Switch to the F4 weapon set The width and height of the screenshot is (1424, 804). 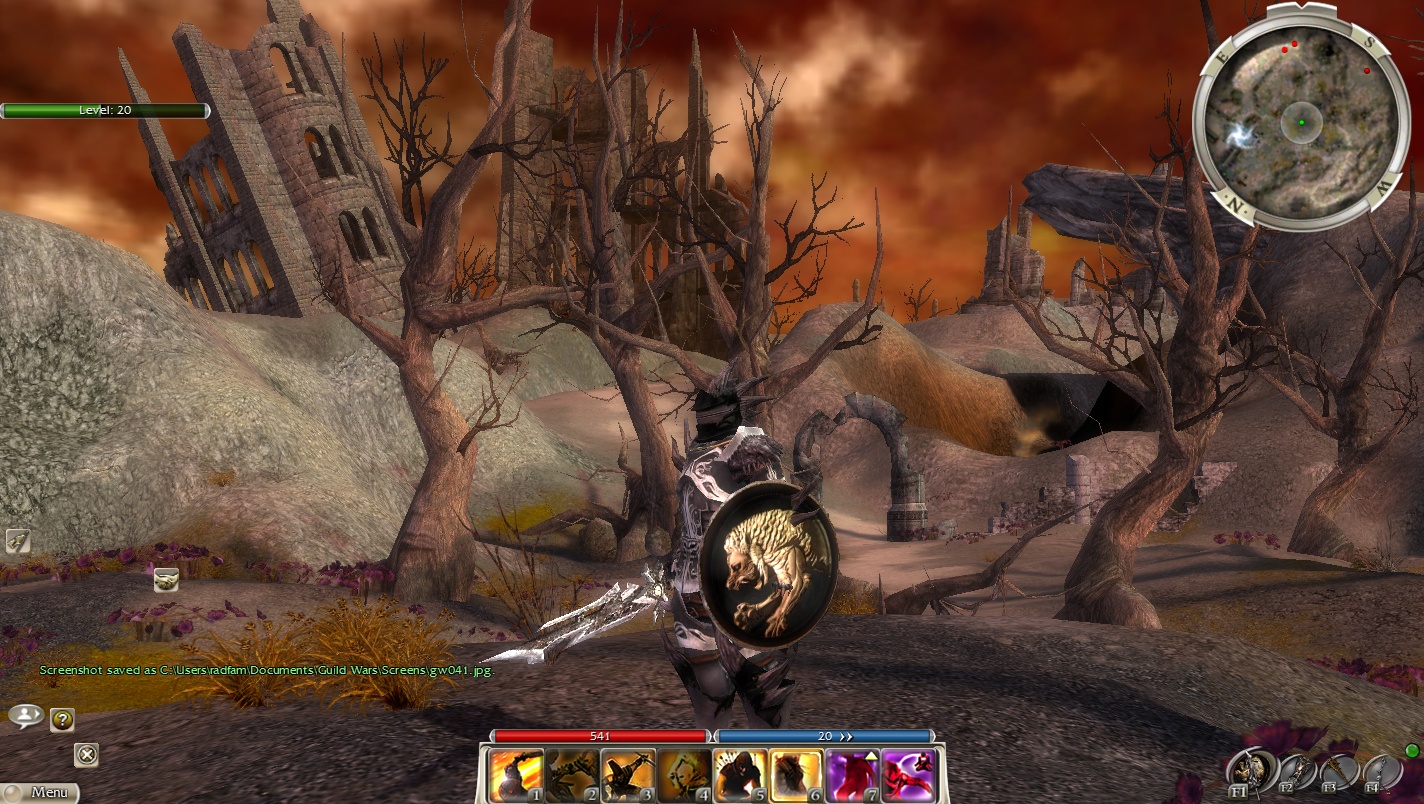(1380, 772)
